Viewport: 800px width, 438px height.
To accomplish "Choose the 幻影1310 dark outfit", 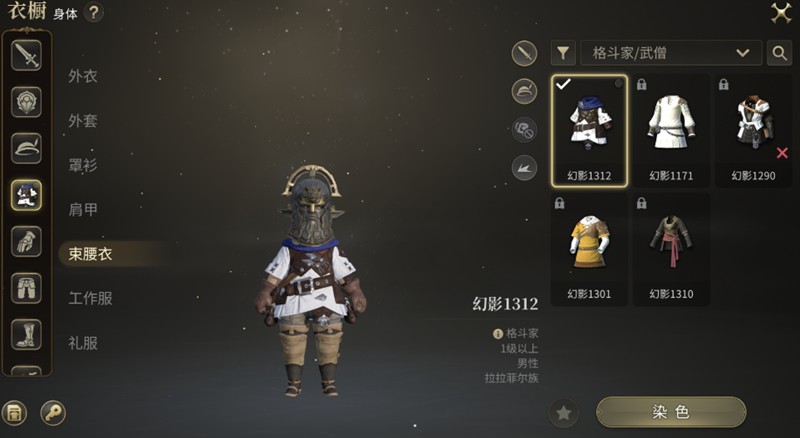I will (x=671, y=248).
